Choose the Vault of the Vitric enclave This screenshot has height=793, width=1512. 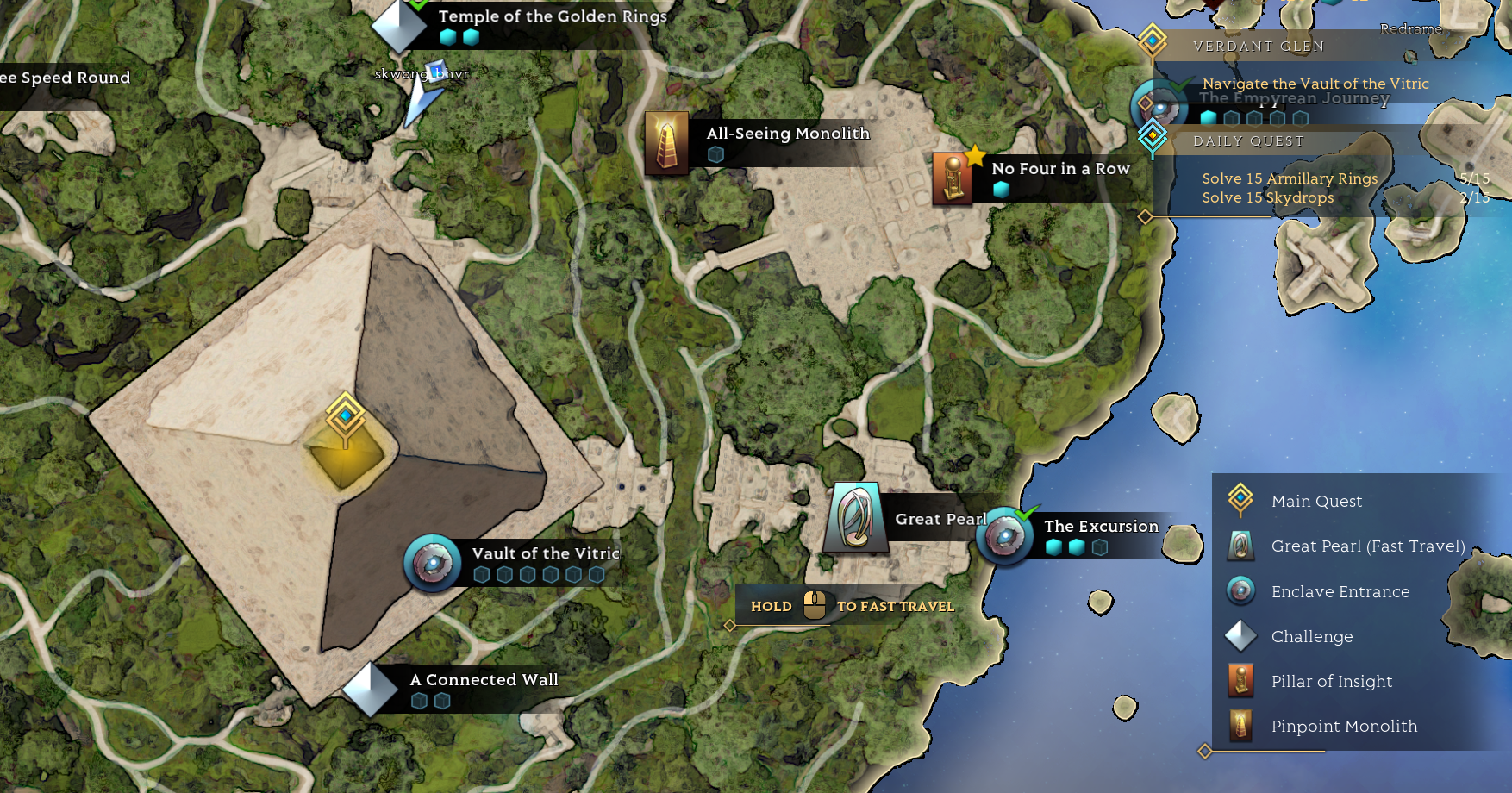(433, 564)
